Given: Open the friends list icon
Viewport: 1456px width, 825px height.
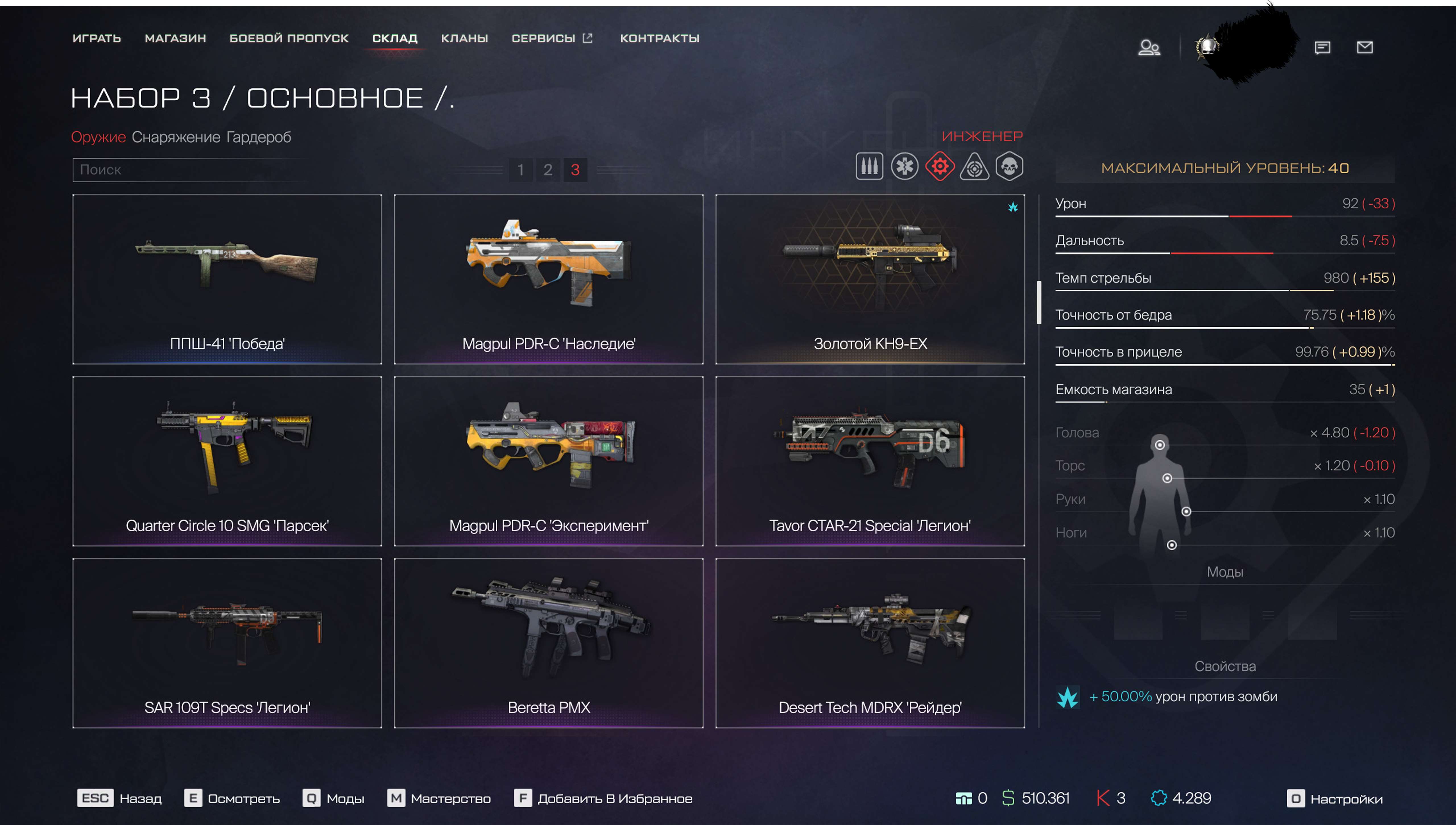Looking at the screenshot, I should [1149, 47].
